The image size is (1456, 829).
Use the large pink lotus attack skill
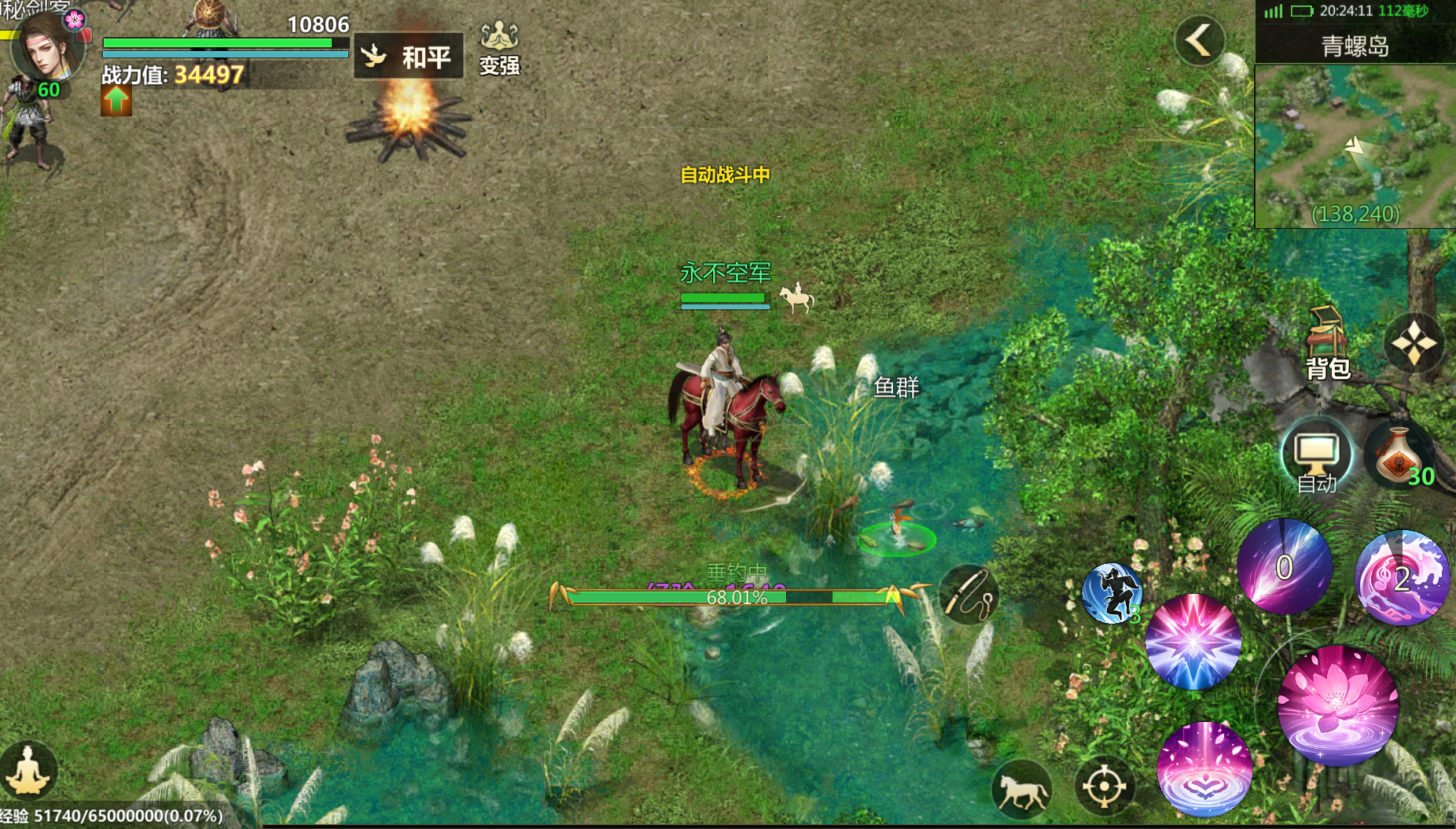tap(1337, 706)
